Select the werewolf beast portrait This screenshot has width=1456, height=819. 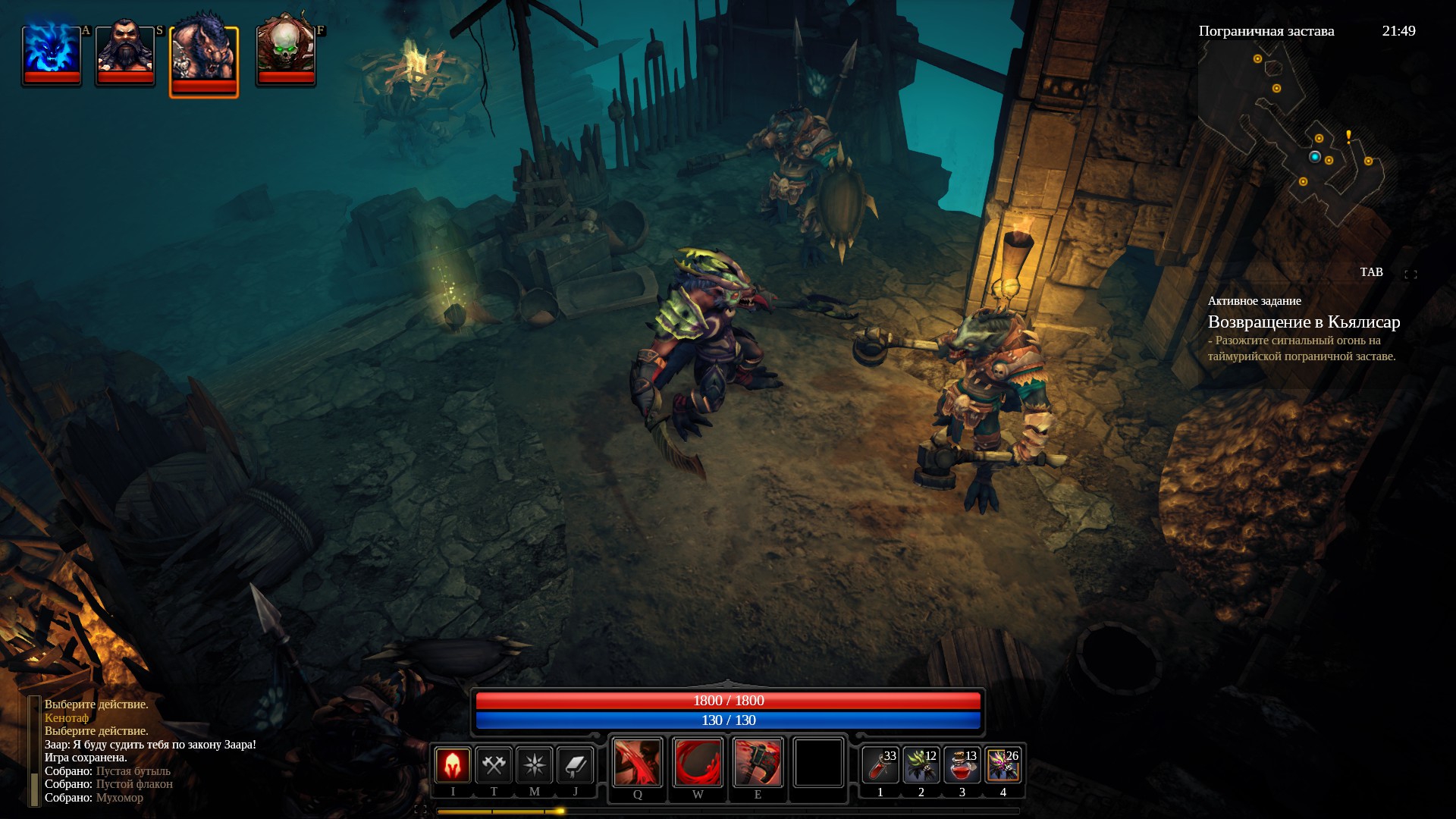(x=203, y=61)
